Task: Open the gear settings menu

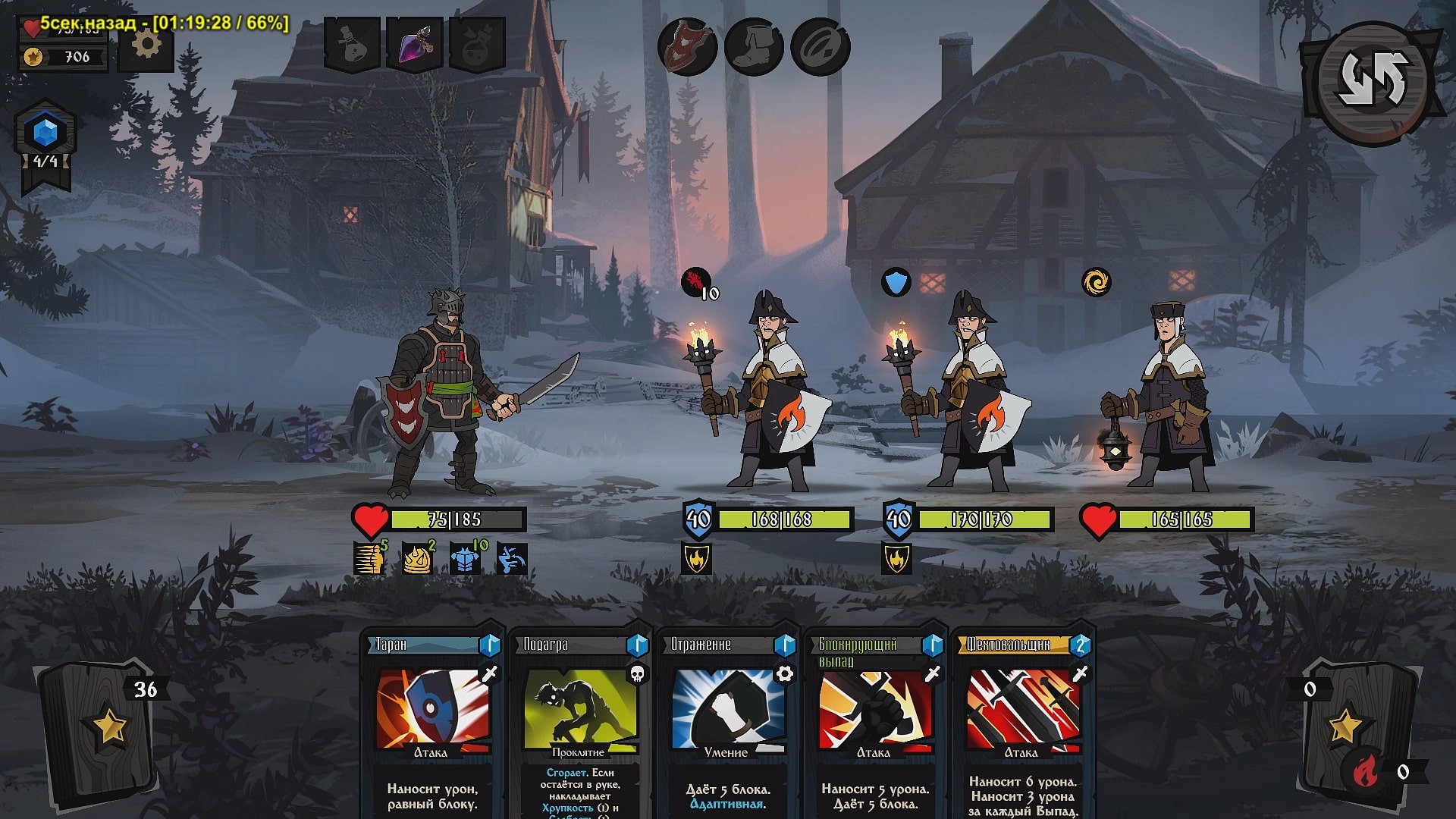Action: tap(146, 45)
